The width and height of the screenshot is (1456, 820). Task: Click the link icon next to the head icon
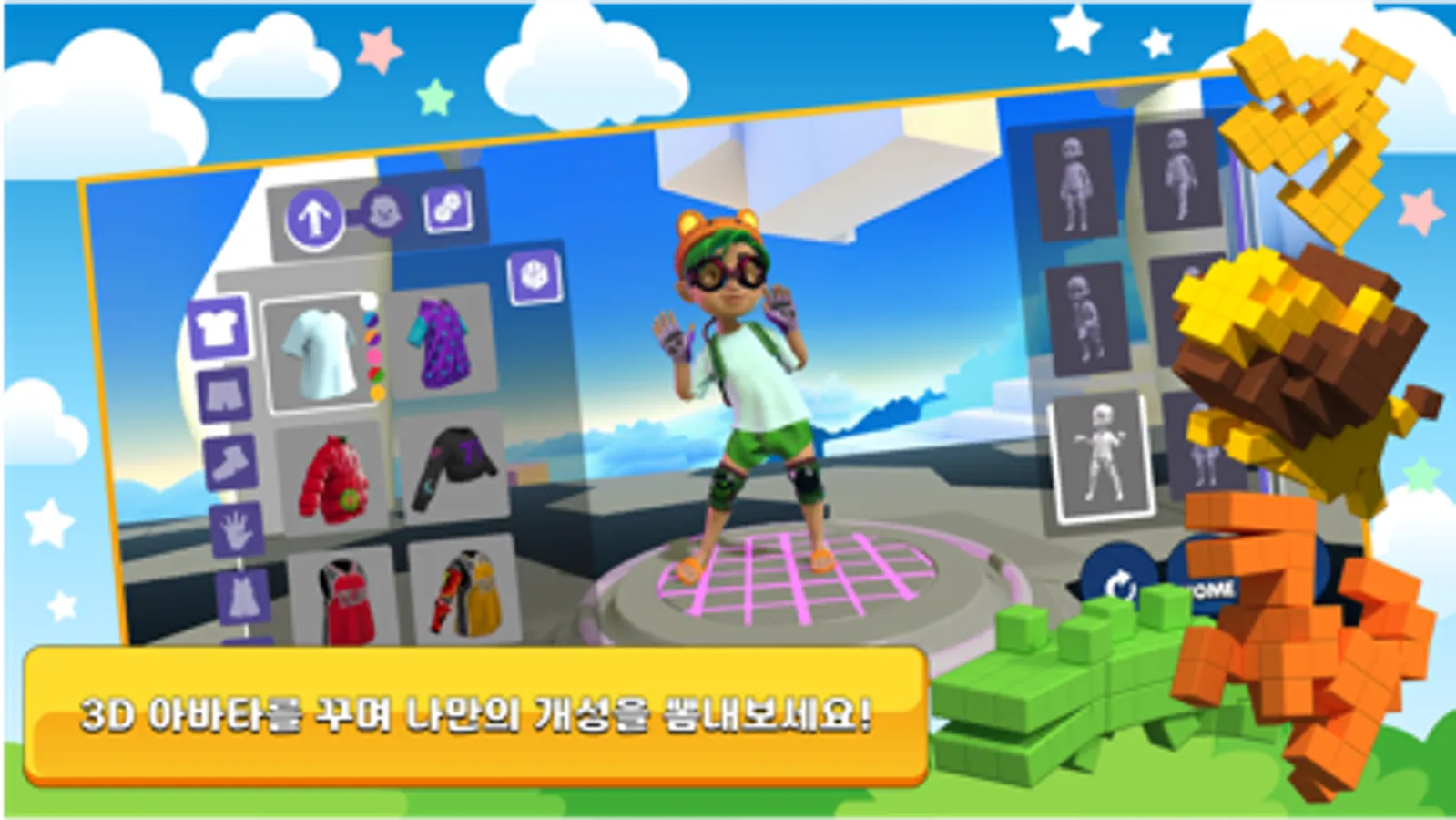click(x=446, y=210)
